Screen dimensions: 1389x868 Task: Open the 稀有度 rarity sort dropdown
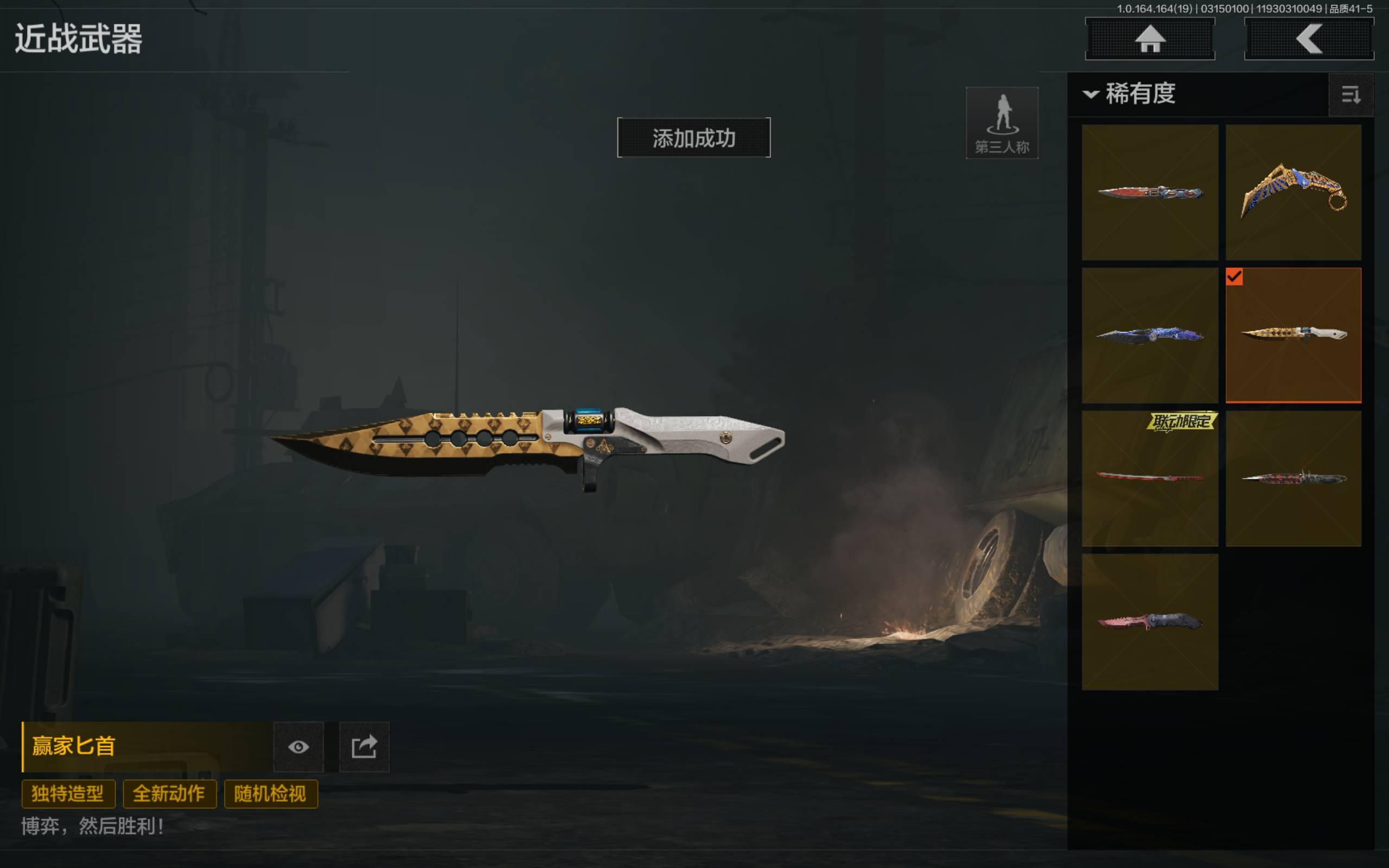click(x=1130, y=93)
